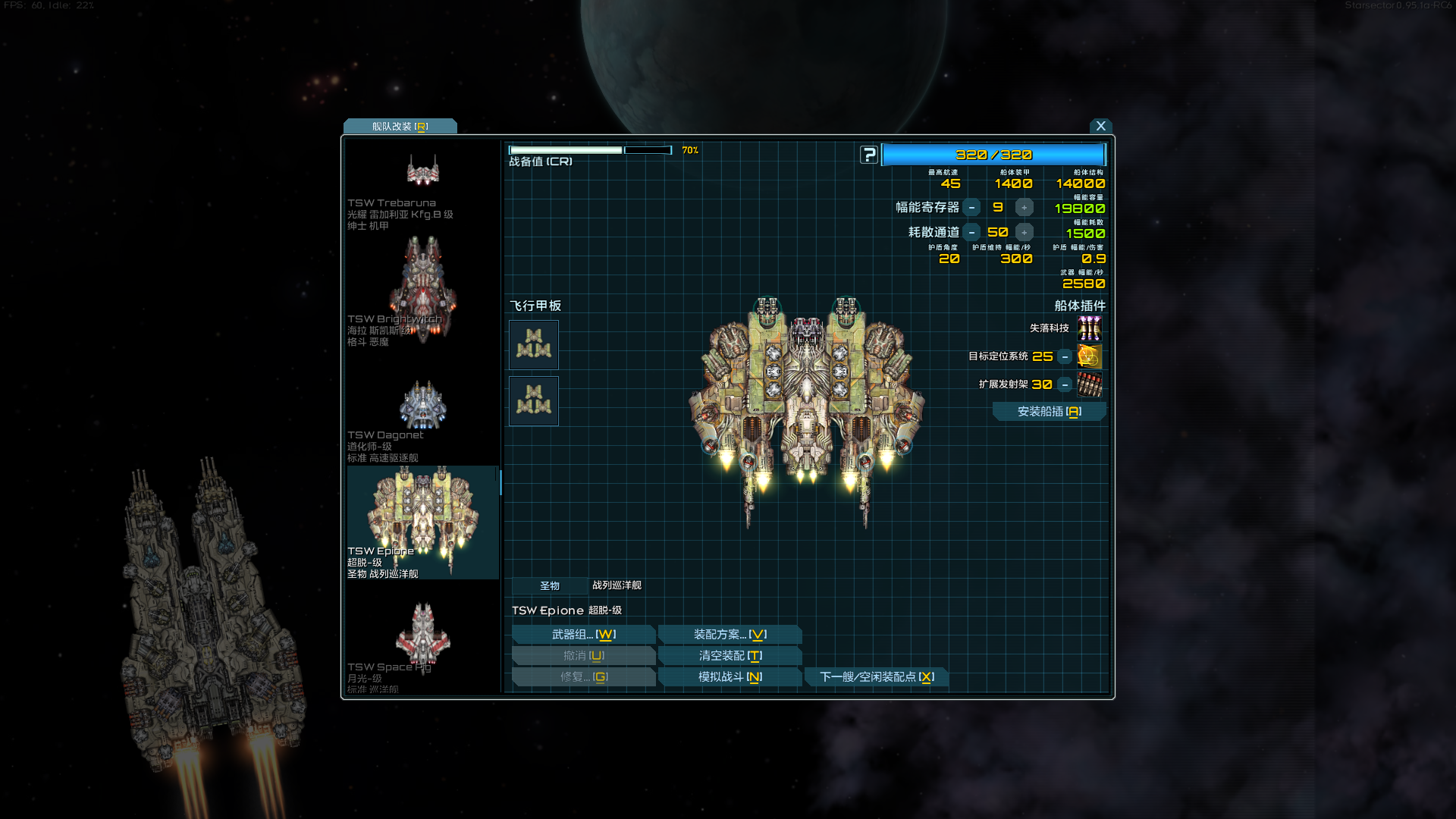The width and height of the screenshot is (1456, 819).
Task: Increase 幅能寄存器 flux capacitors
Action: coord(1025,207)
